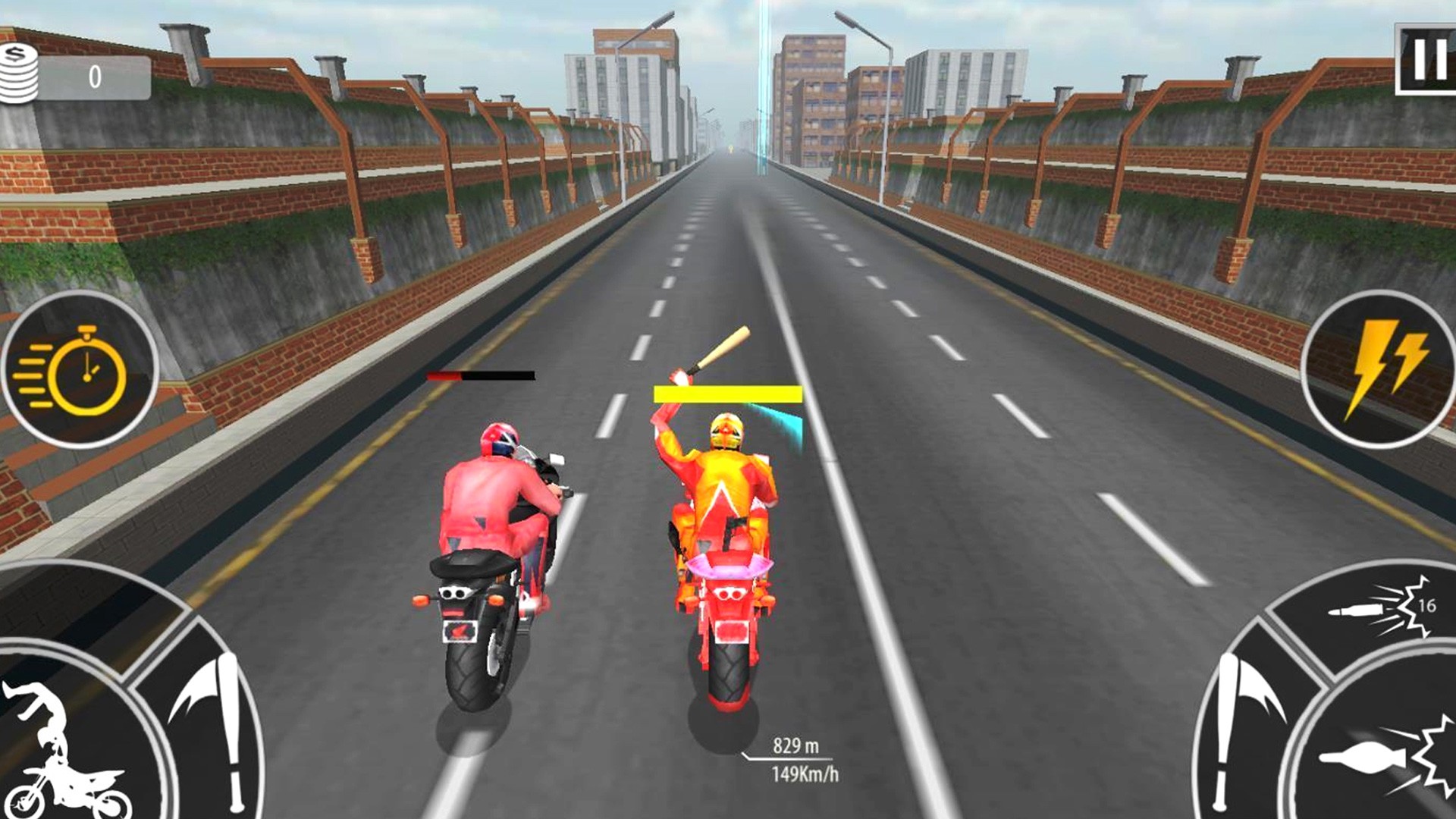Viewport: 1456px width, 819px height.
Task: Swing the bat attack on right side
Action: (x=1244, y=720)
